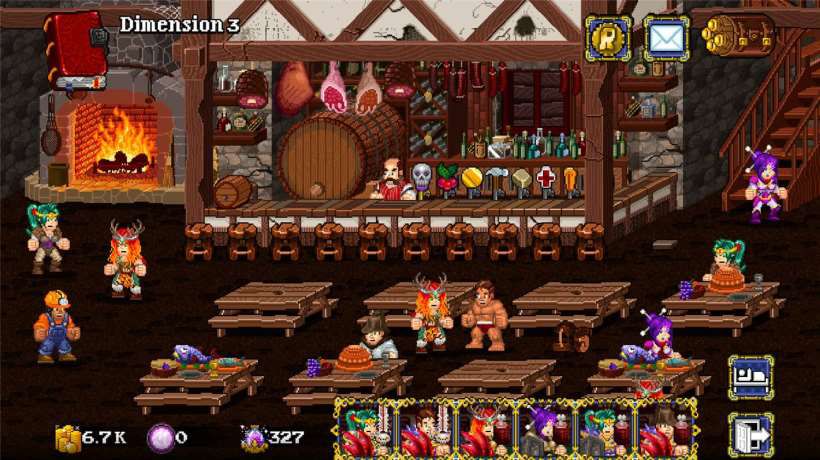Select the red antlered hero party portrait
The width and height of the screenshot is (820, 460).
[x=486, y=430]
